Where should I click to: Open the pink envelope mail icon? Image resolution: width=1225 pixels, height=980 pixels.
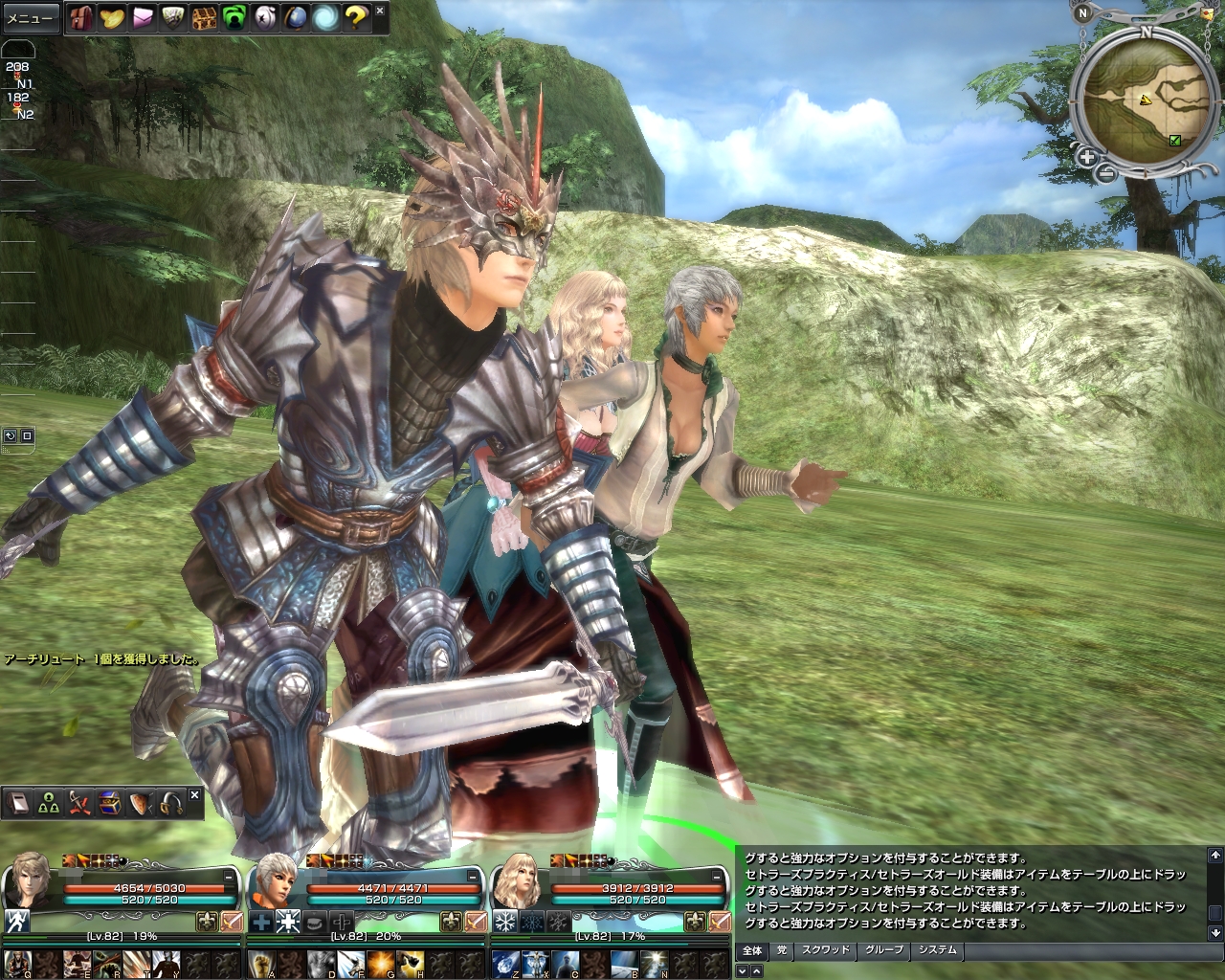[143, 16]
